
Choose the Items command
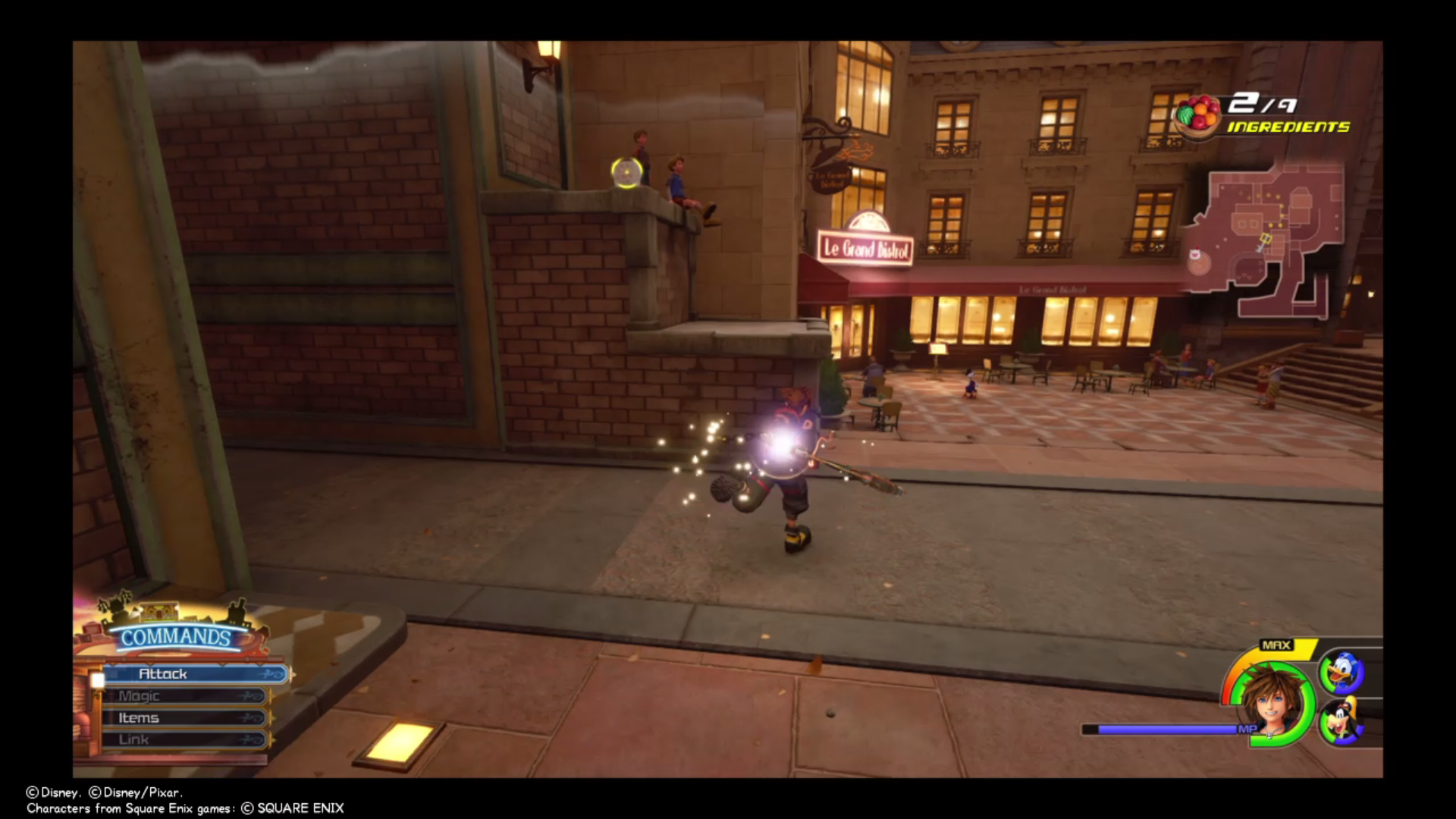point(139,717)
